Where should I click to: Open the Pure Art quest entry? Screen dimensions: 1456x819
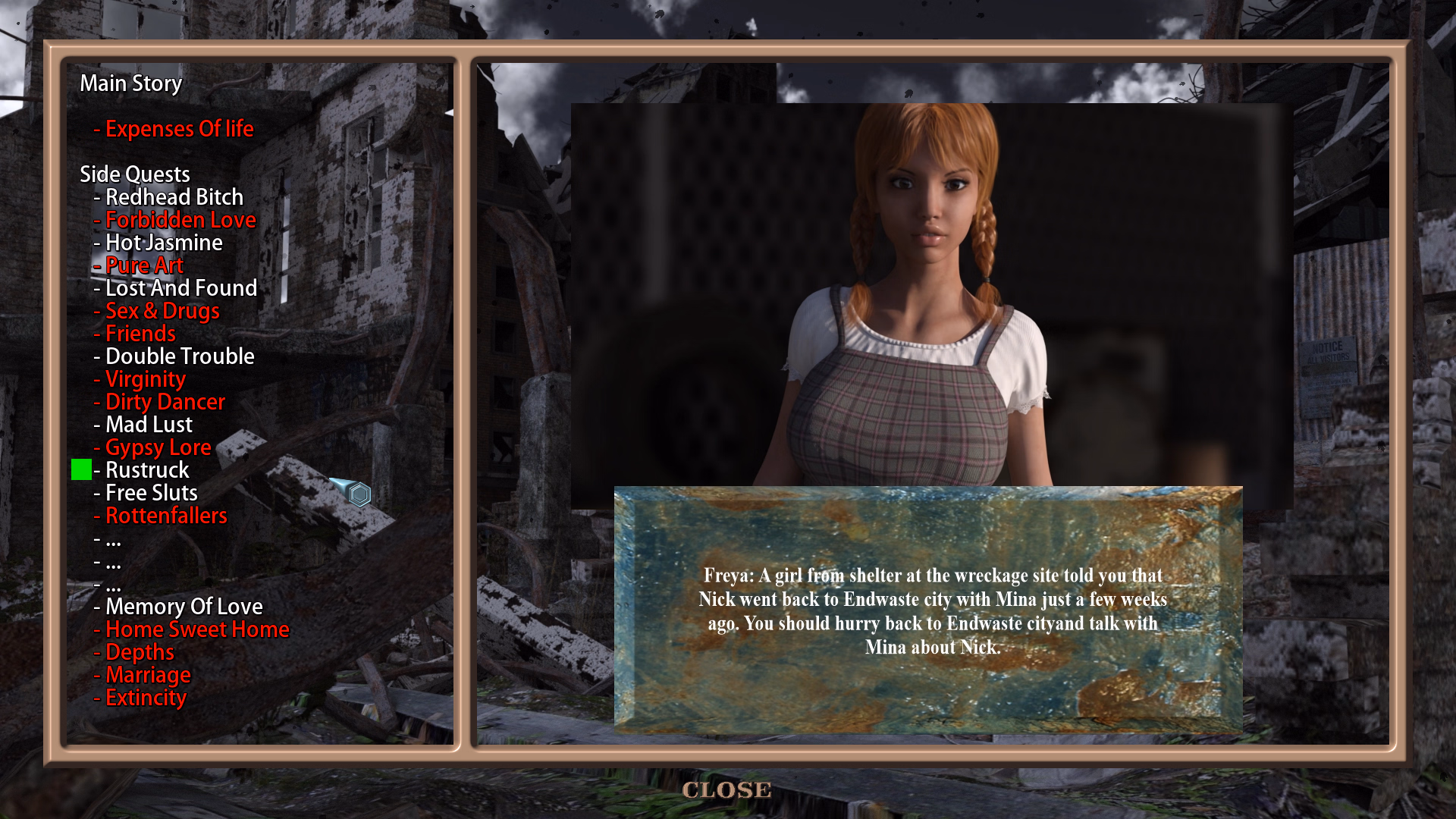pyautogui.click(x=144, y=265)
